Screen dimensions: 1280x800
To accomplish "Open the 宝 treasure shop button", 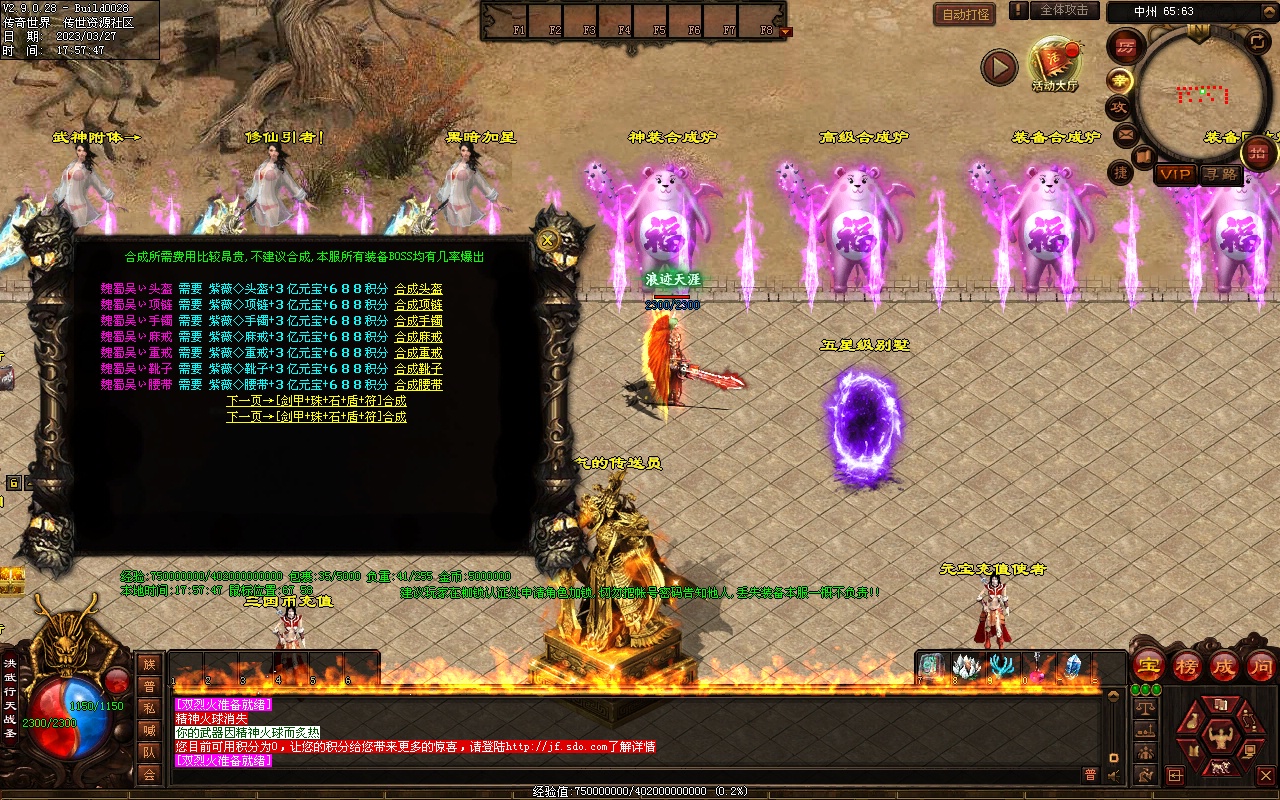I will click(1148, 665).
